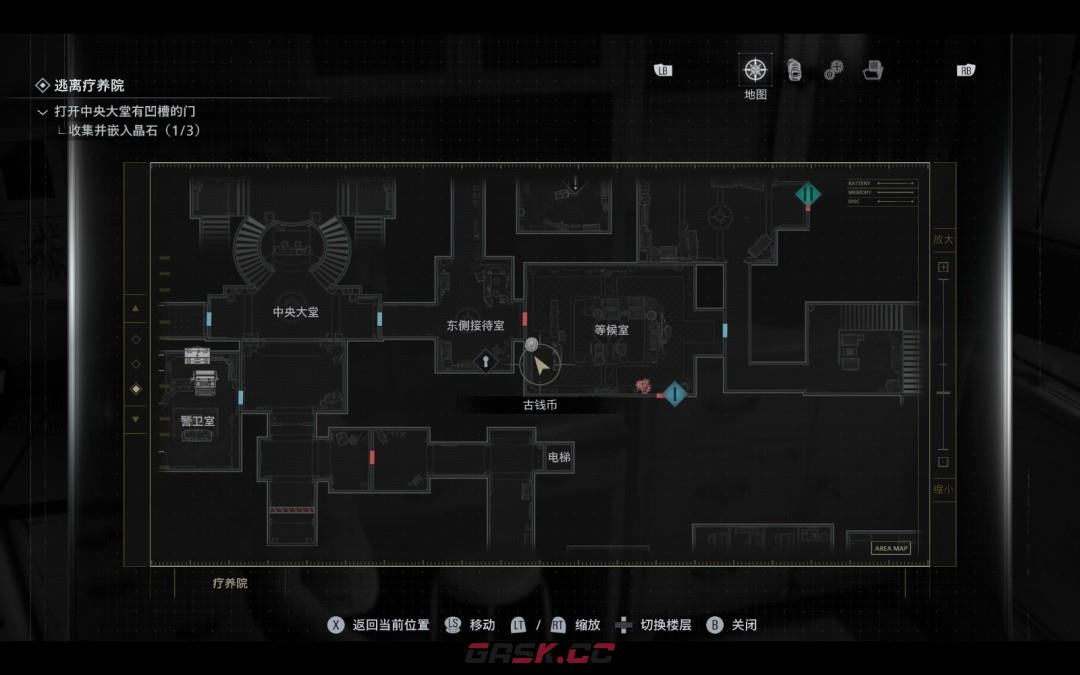
Task: Switch to the backpack inventory tab
Action: tap(795, 70)
